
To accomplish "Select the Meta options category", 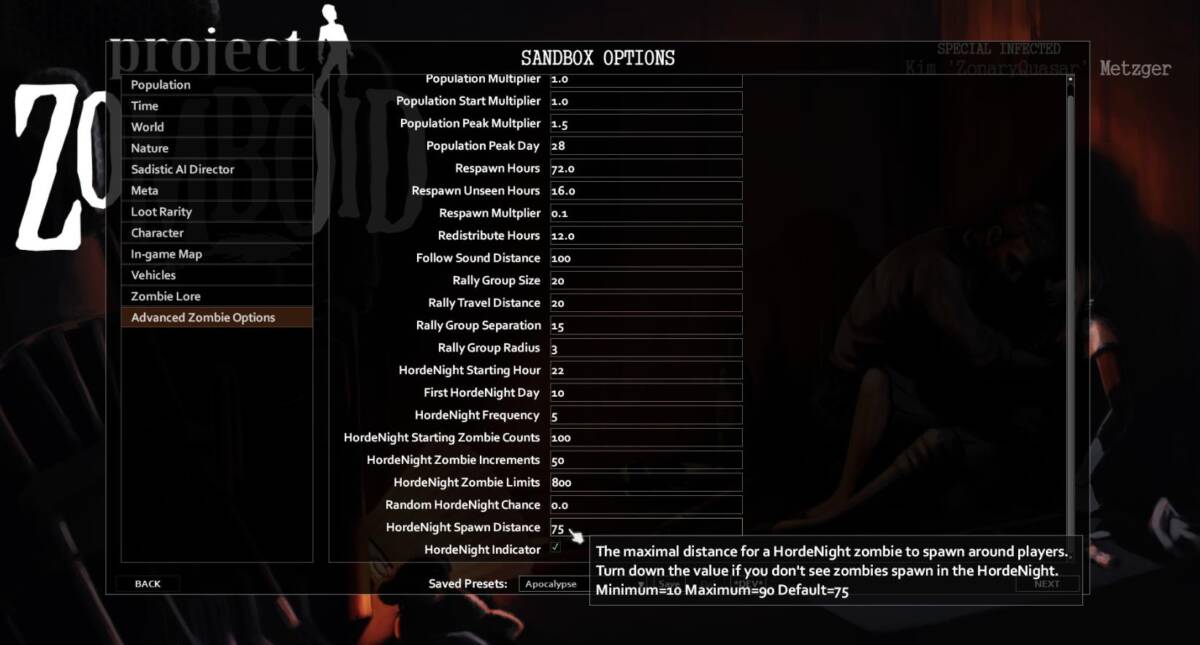I will point(216,190).
